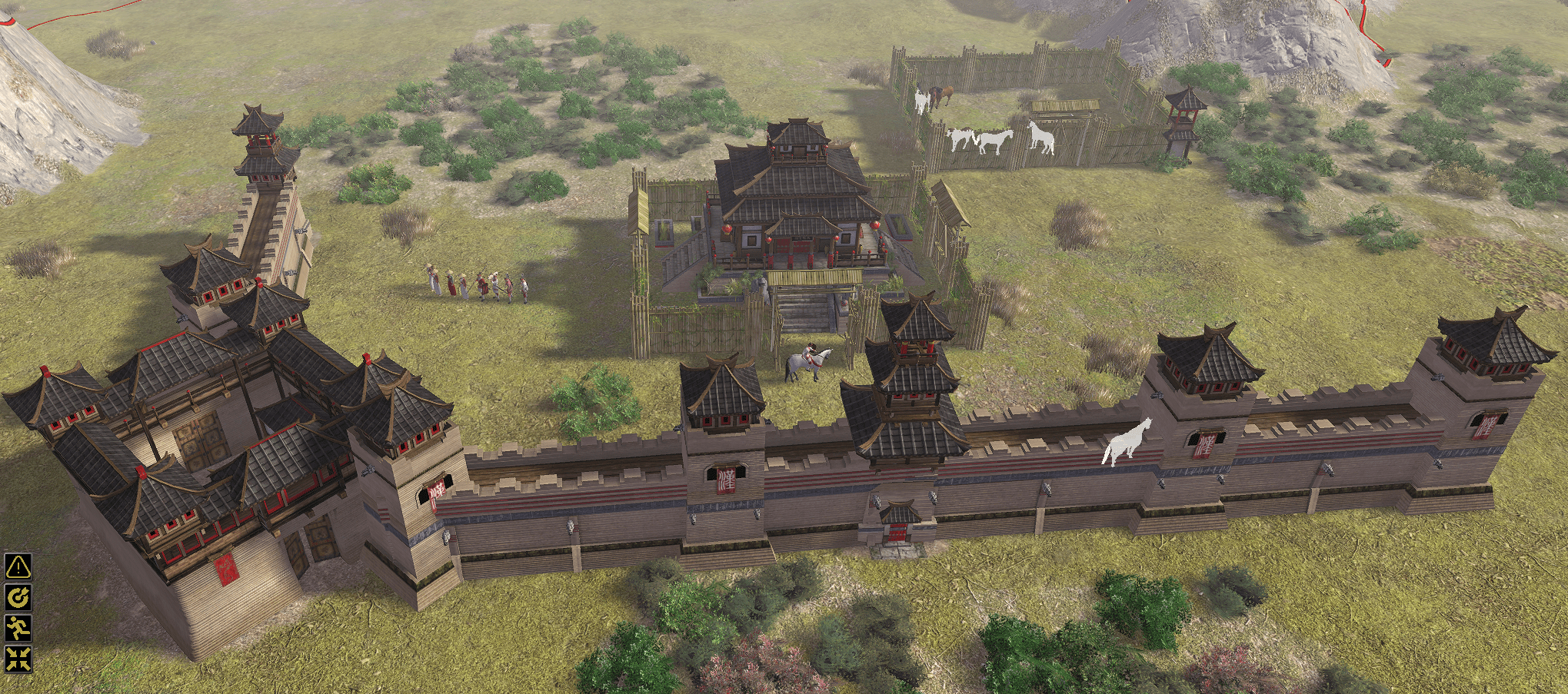Activate the target with arrow icon
The width and height of the screenshot is (1568, 694).
point(18,597)
